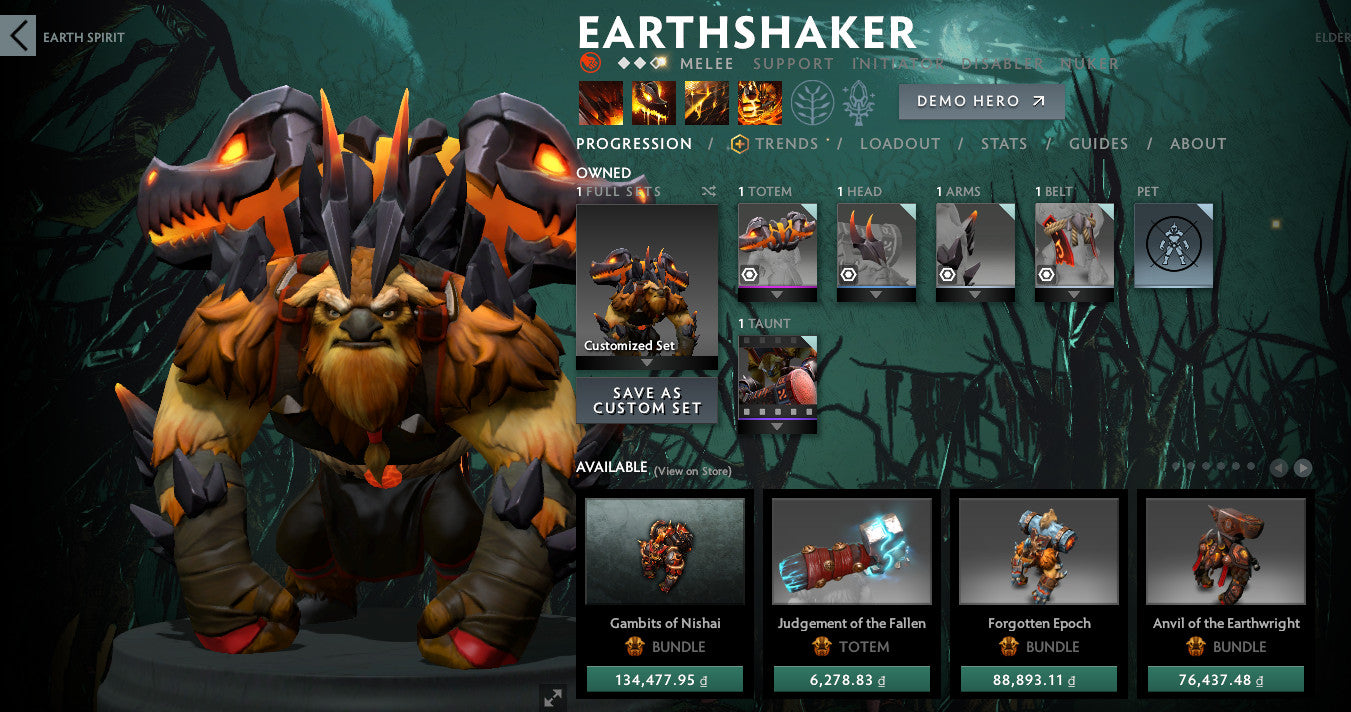This screenshot has height=712, width=1351.
Task: Open the Loadout tab
Action: pyautogui.click(x=900, y=144)
